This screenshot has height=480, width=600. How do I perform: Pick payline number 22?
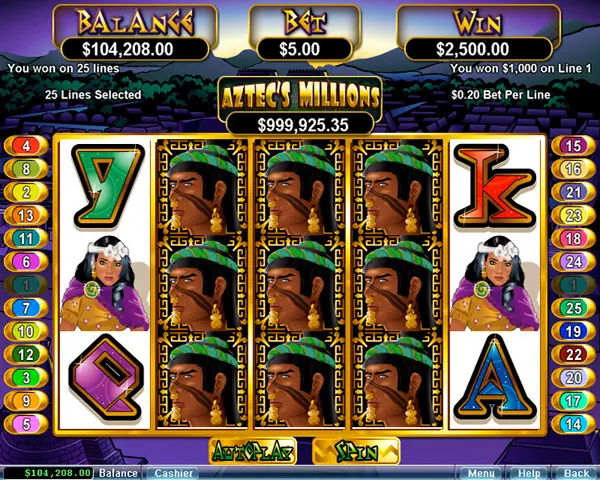[x=572, y=354]
